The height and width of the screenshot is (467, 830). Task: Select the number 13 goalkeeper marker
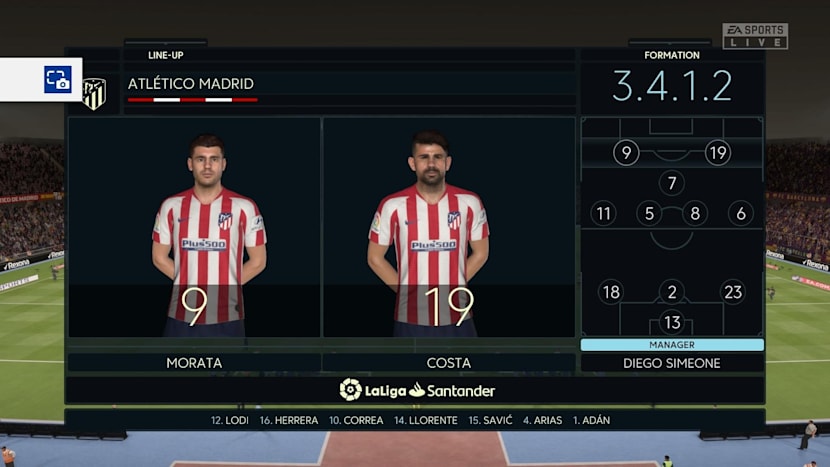pyautogui.click(x=671, y=322)
